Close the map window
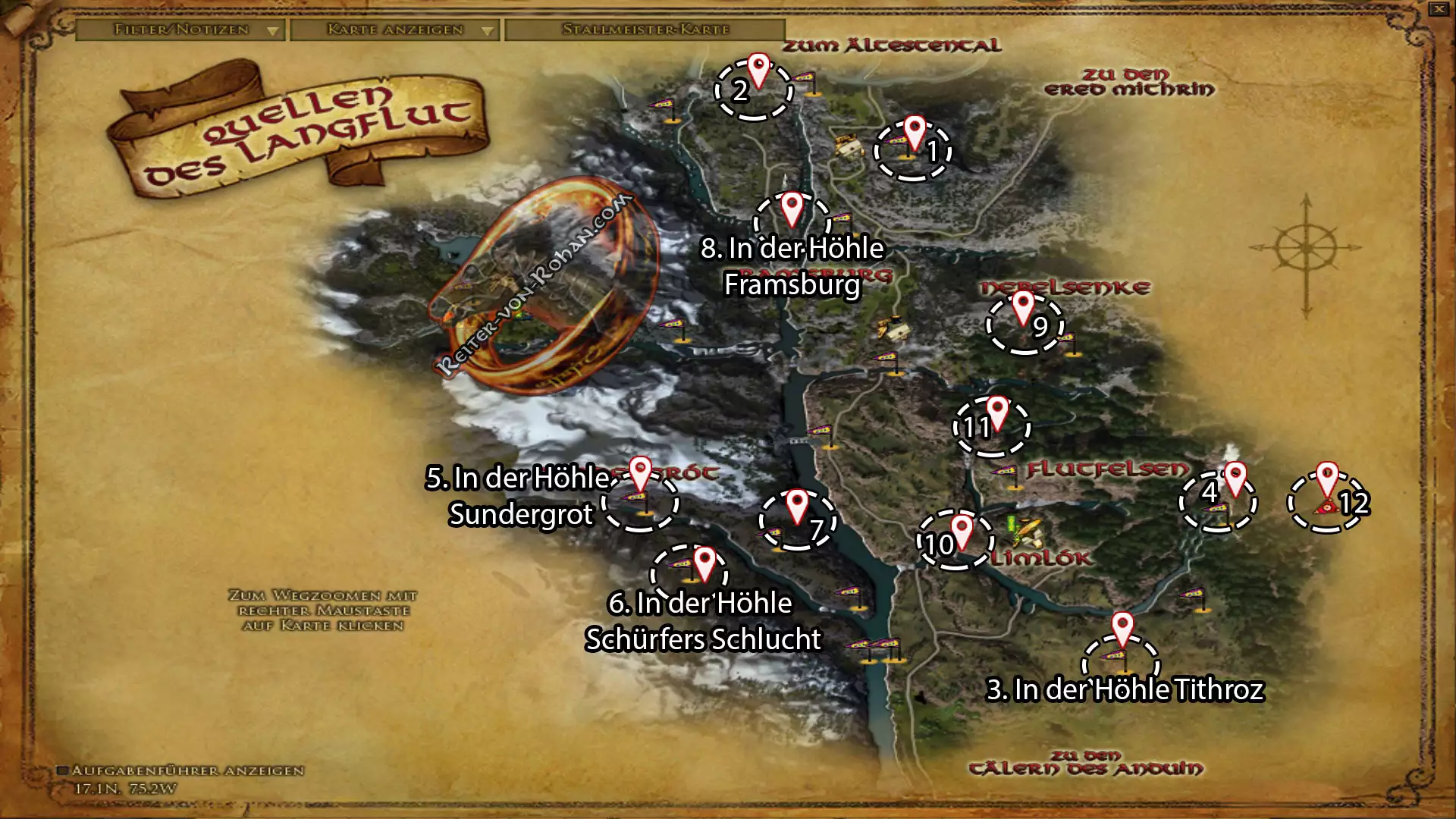Screen dimensions: 1456x819 point(1439,9)
